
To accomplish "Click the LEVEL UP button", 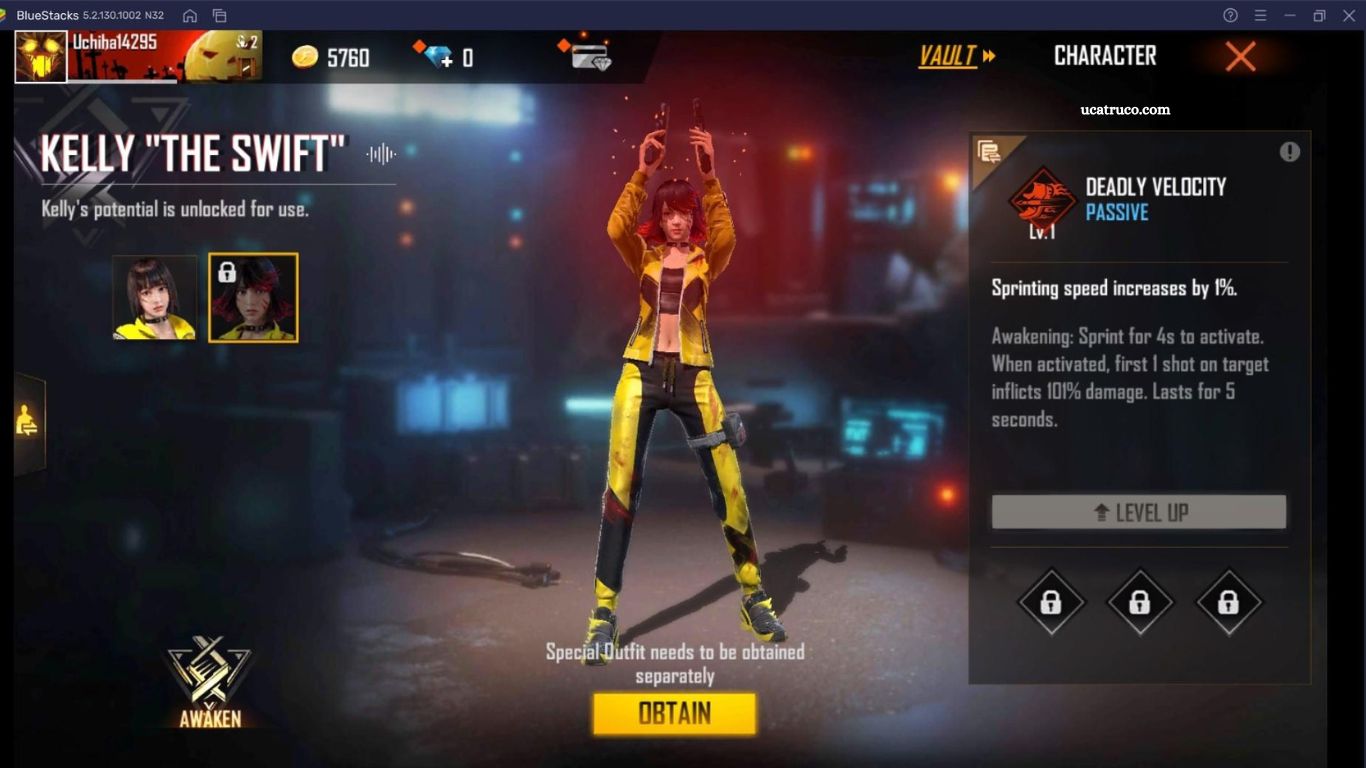I will (1138, 512).
